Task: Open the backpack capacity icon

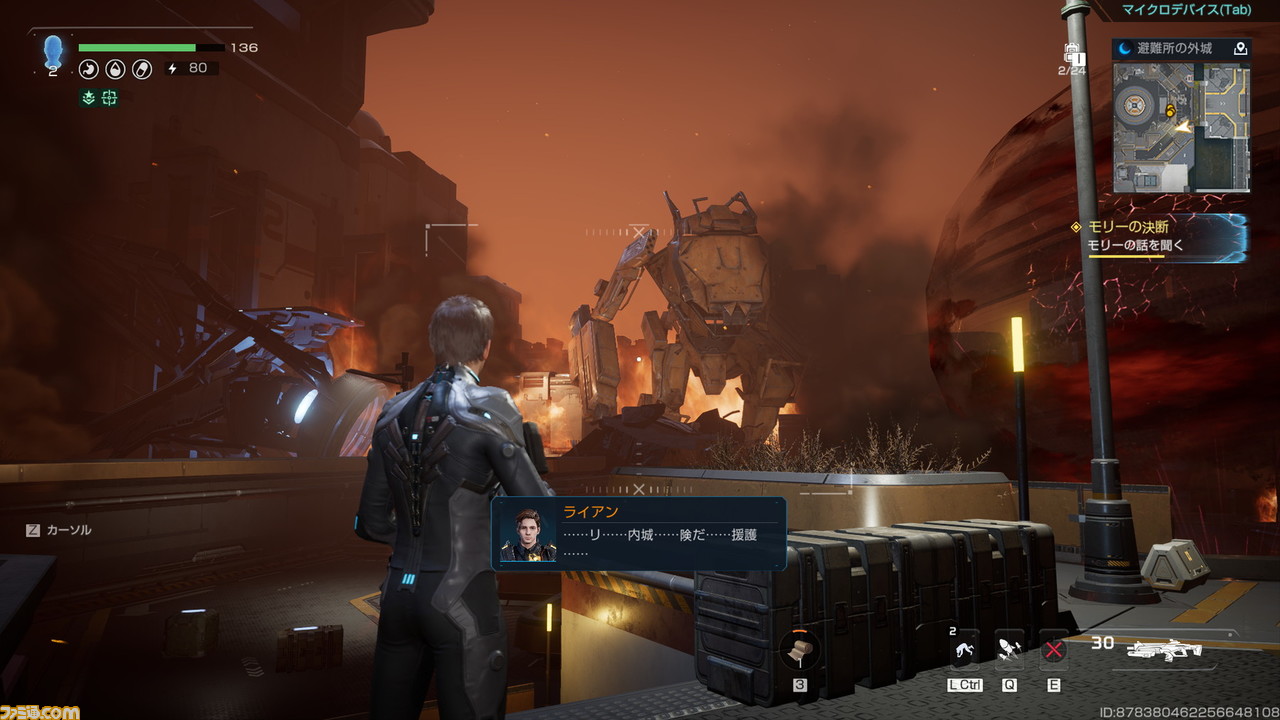Action: pos(1072,56)
